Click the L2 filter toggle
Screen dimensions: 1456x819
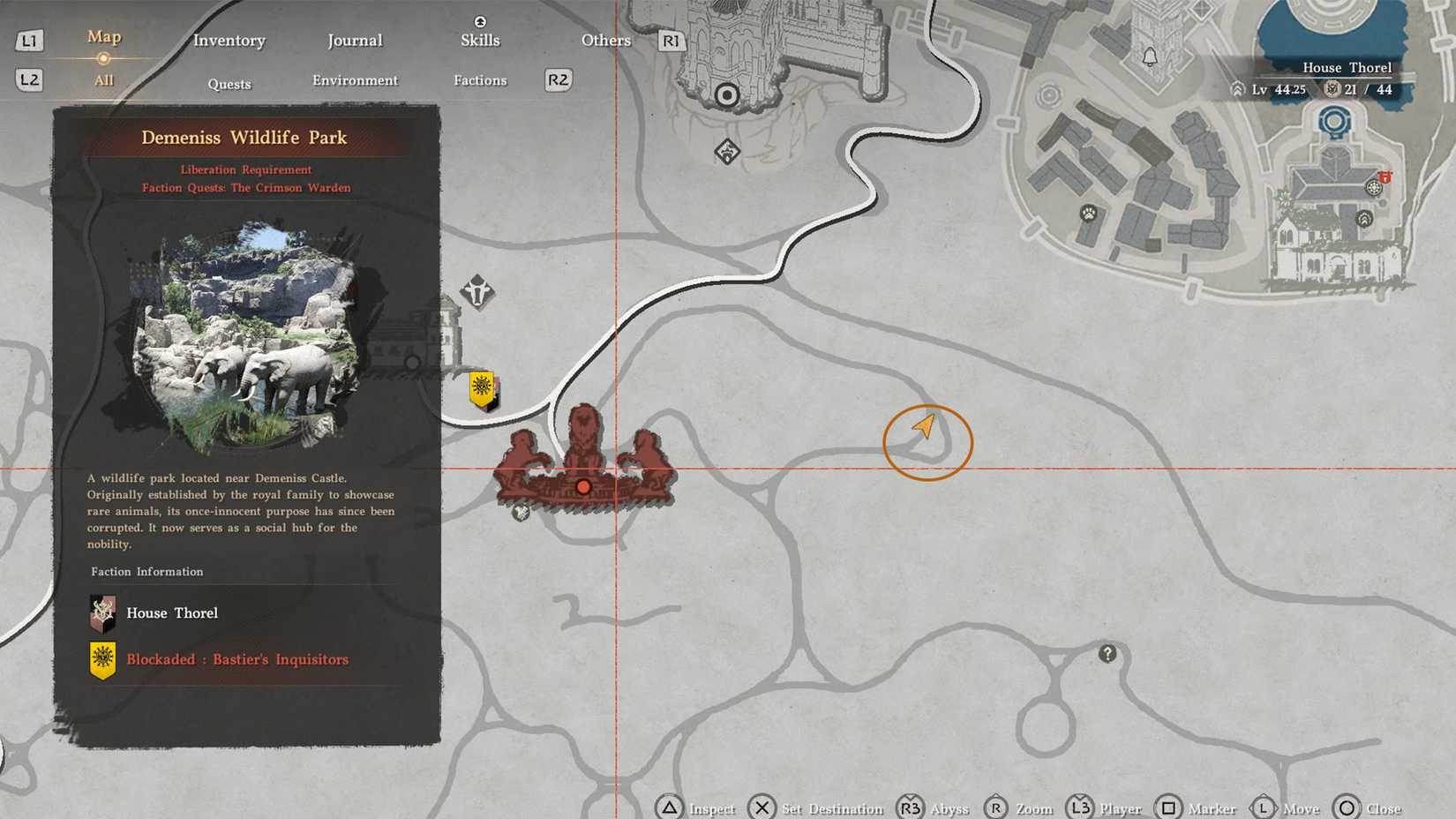pos(29,79)
